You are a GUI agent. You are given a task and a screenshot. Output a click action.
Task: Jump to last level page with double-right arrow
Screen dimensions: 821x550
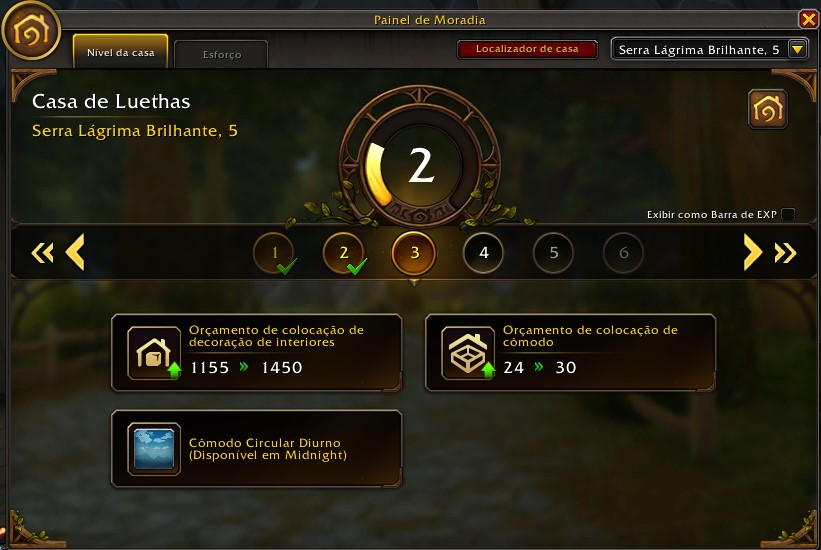[785, 253]
